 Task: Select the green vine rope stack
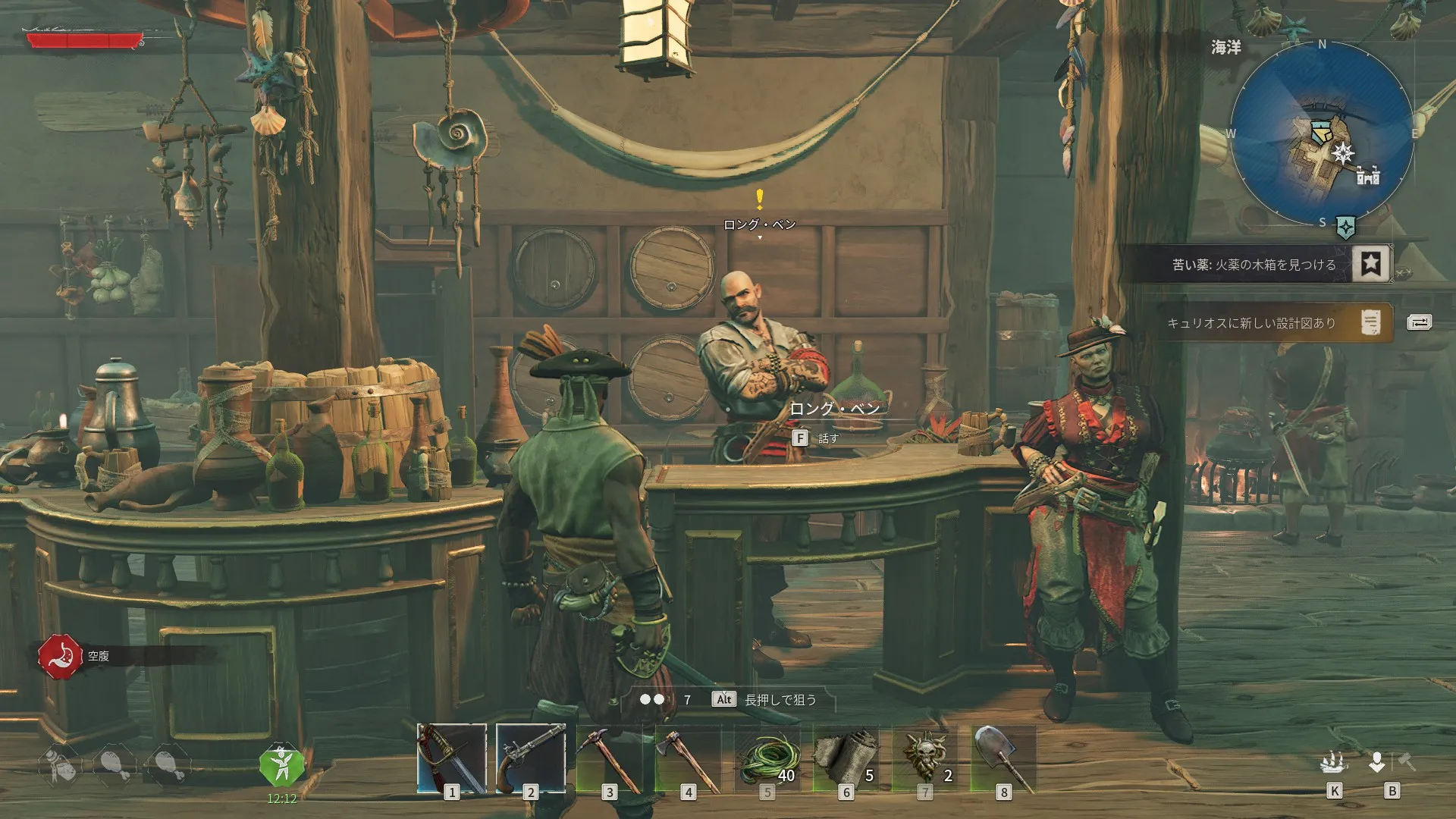click(x=767, y=758)
